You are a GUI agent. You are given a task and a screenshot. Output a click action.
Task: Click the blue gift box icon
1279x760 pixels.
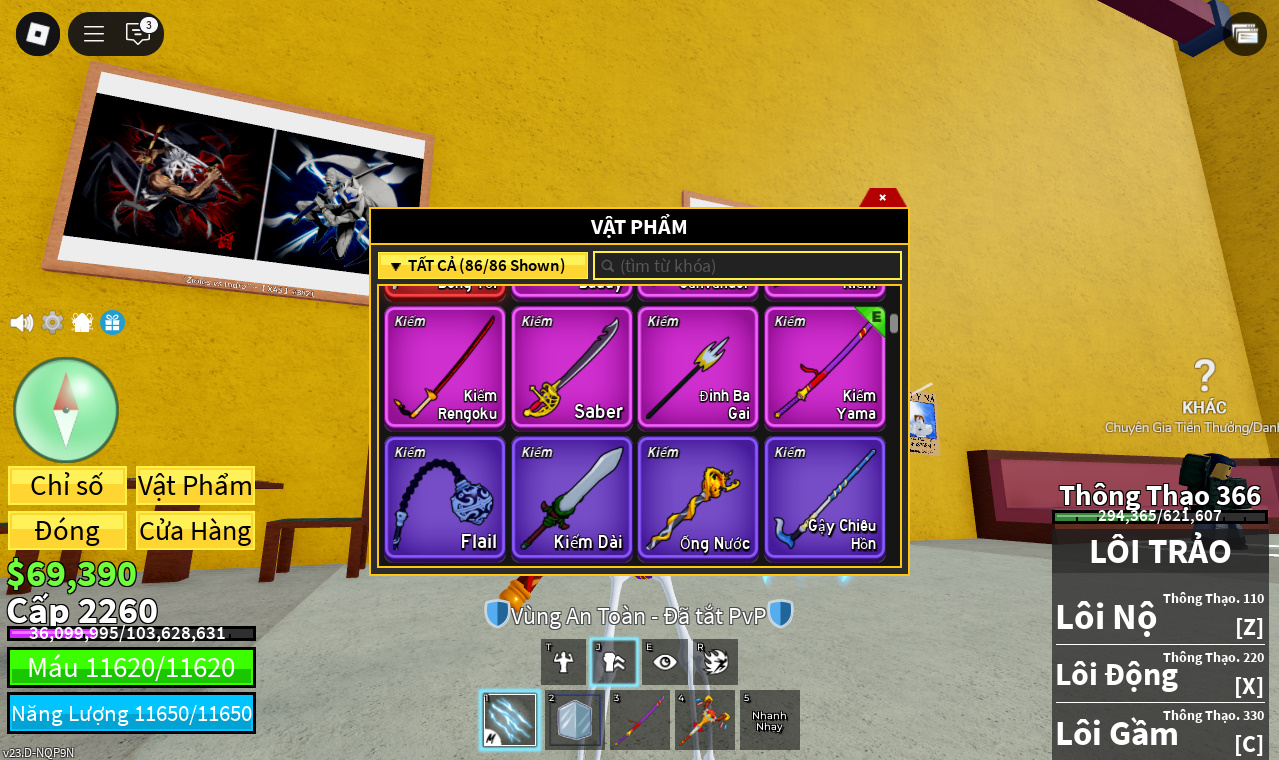pos(112,323)
